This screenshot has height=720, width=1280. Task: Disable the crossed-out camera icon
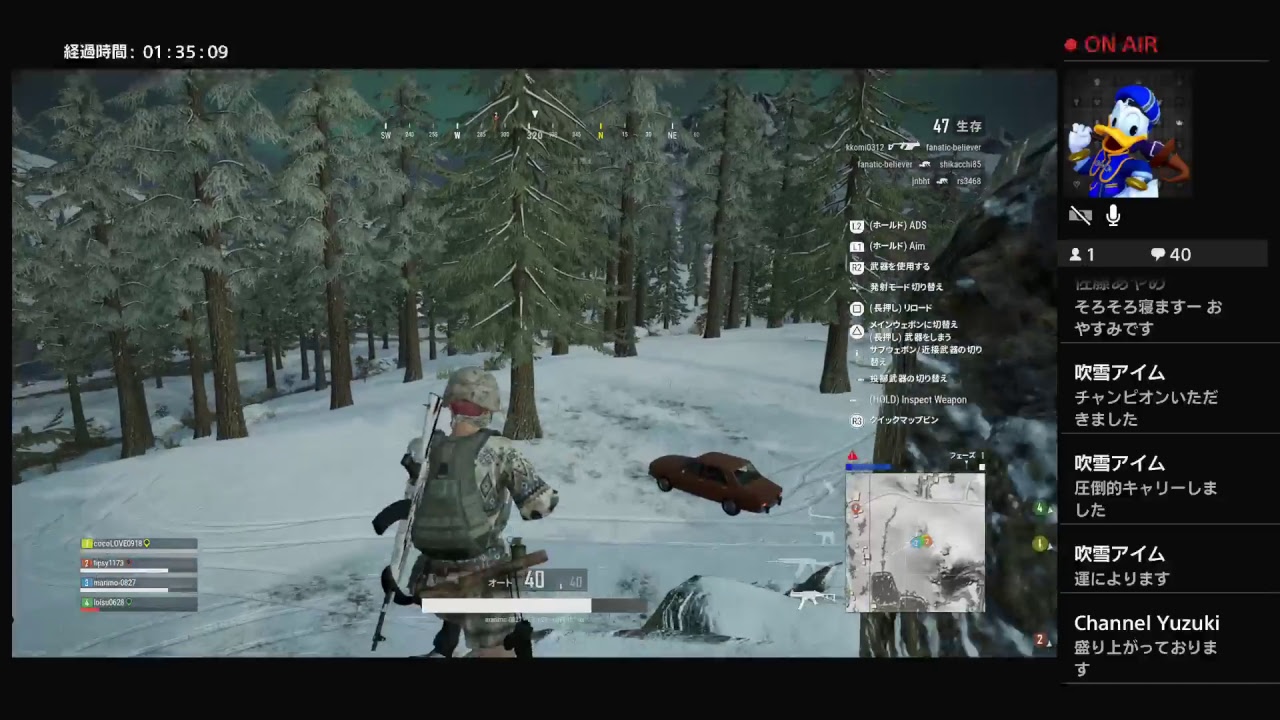click(x=1080, y=215)
